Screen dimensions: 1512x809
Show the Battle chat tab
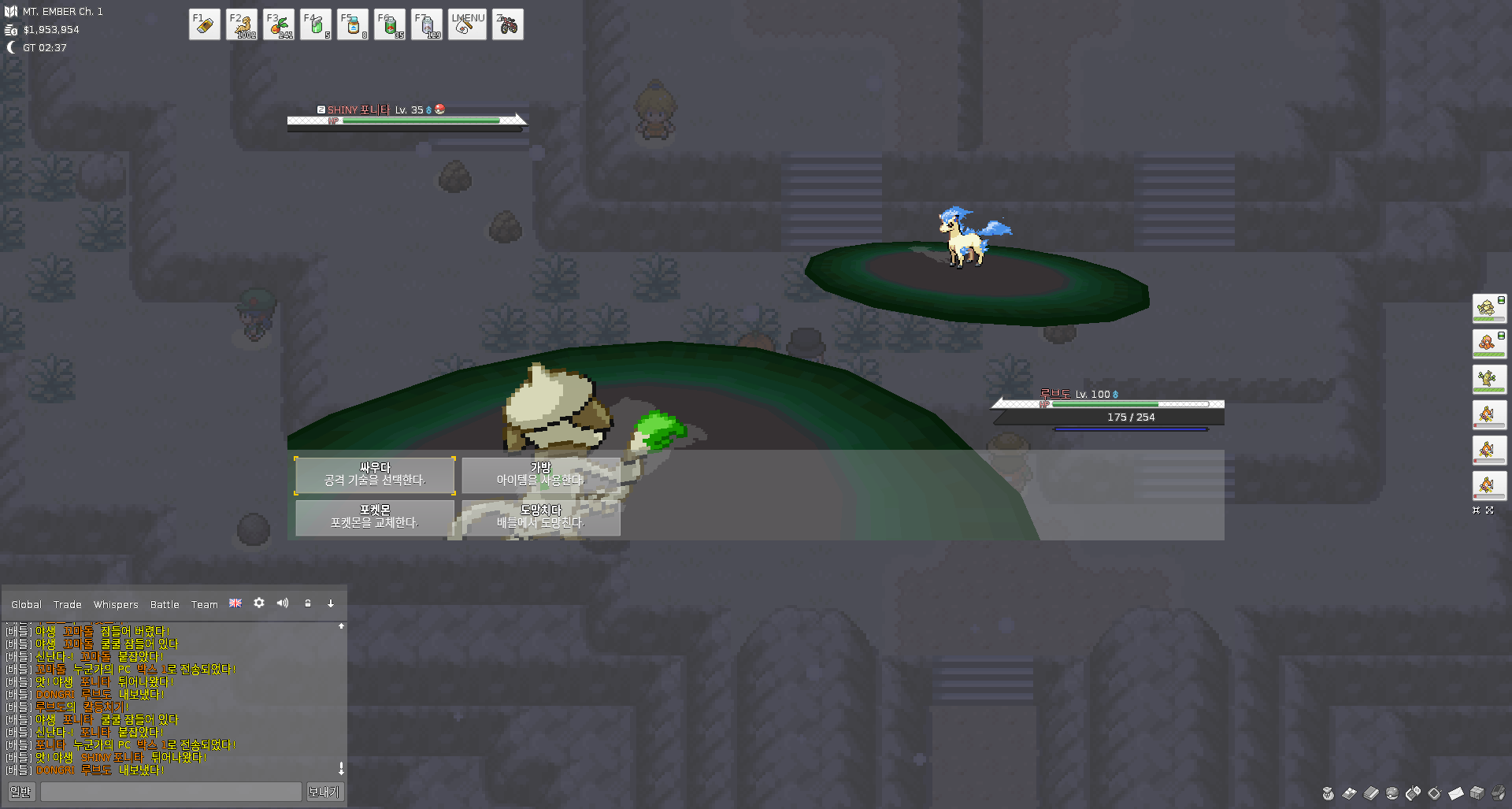point(165,604)
